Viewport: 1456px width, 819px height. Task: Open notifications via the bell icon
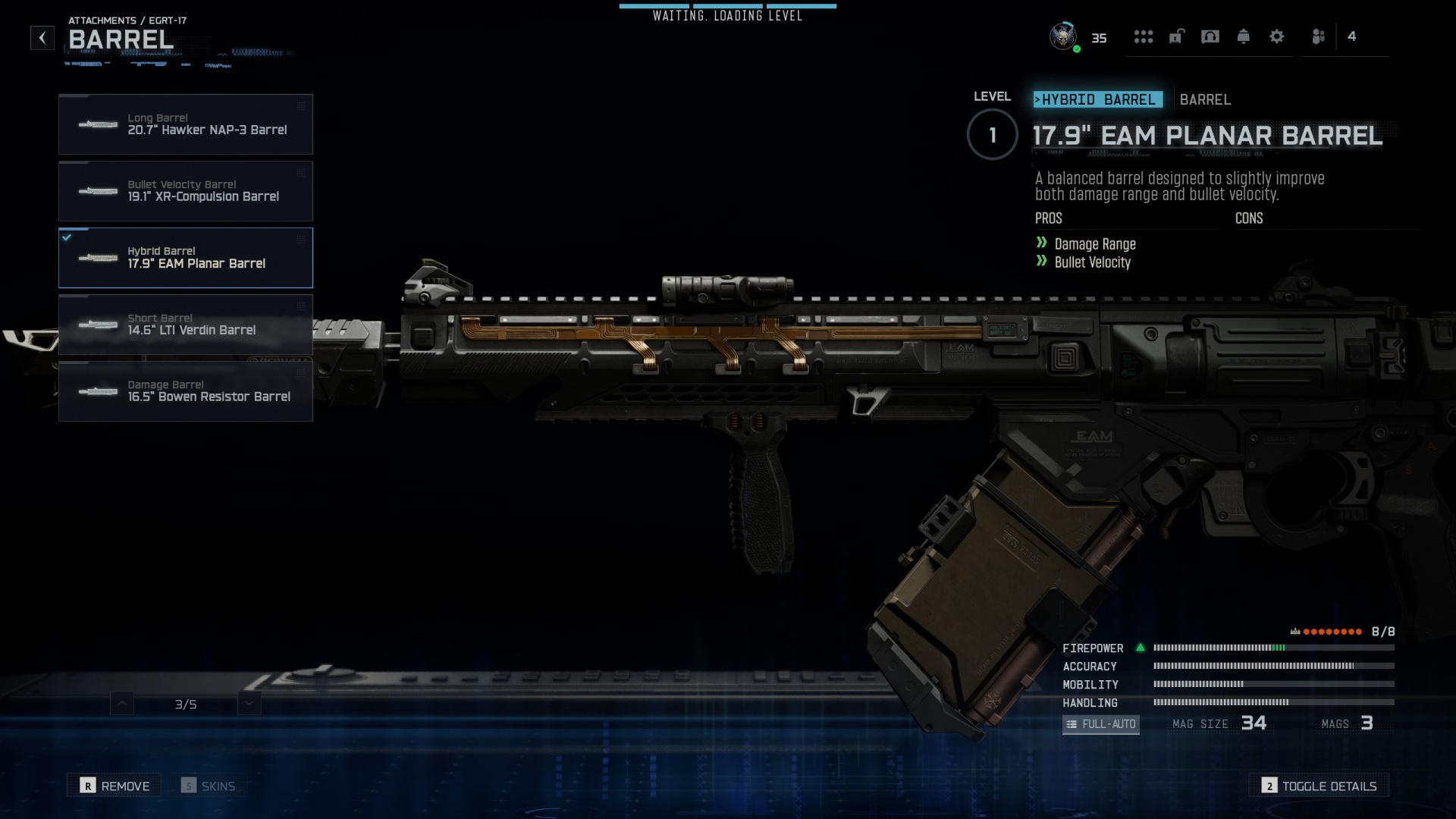click(1244, 36)
